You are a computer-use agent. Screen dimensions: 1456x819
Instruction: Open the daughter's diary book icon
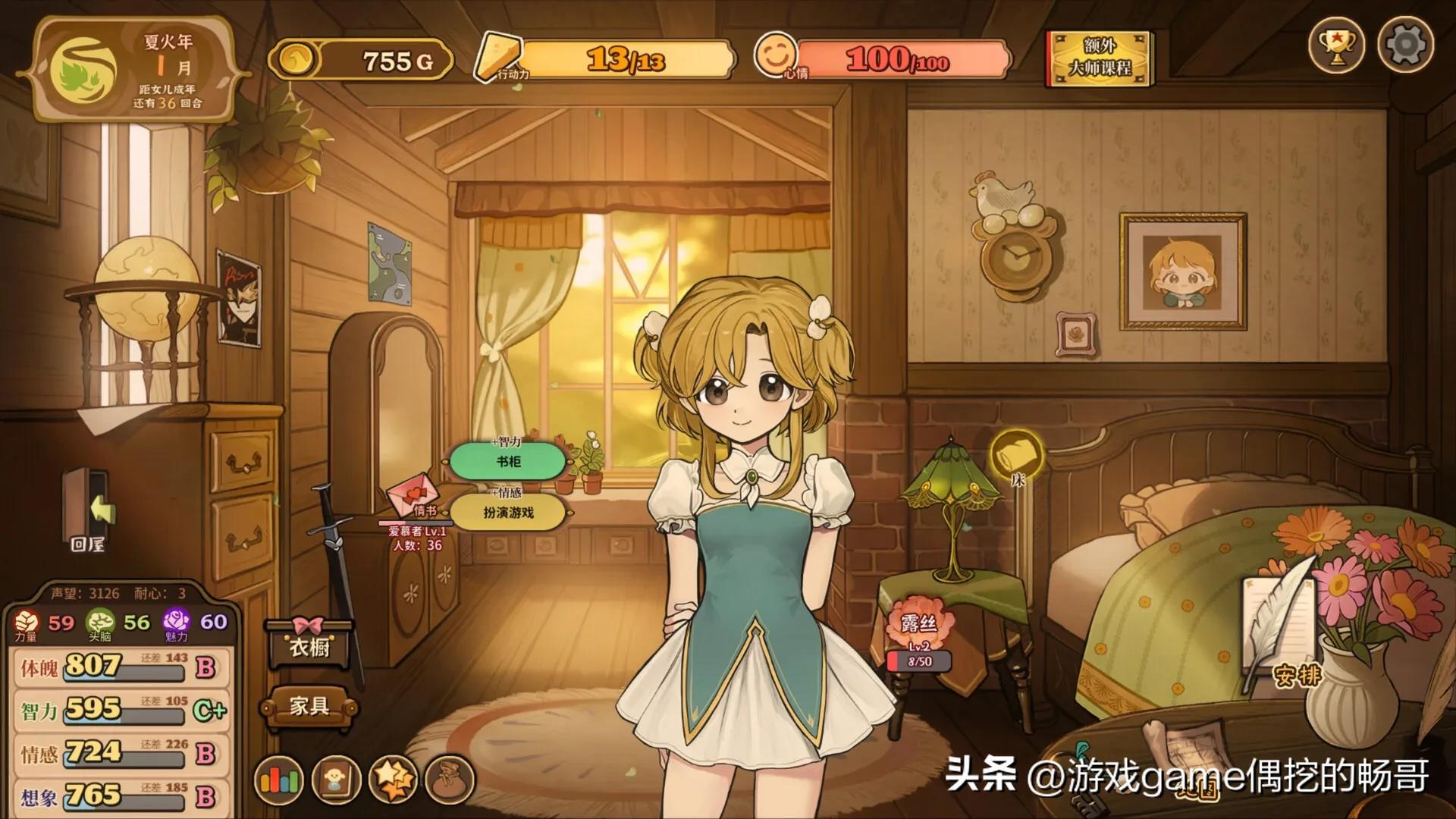click(336, 778)
